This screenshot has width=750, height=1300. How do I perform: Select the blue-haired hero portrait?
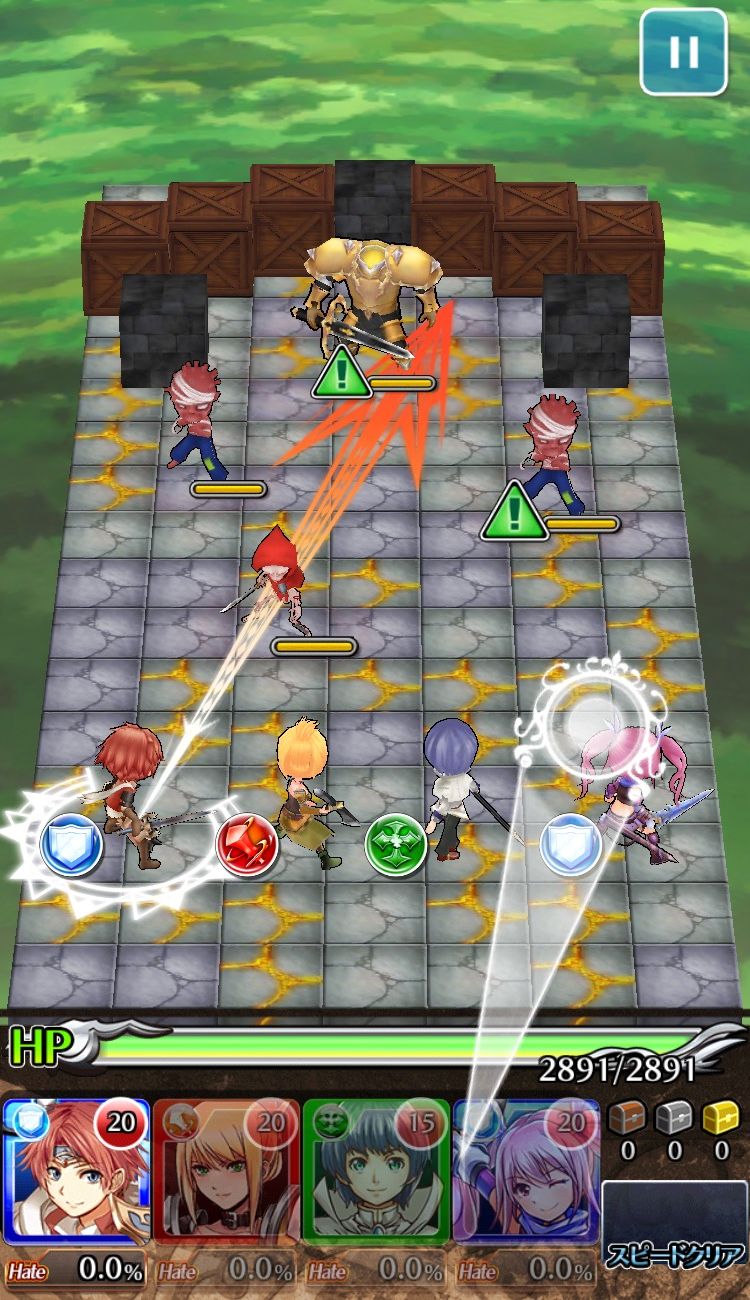[375, 1172]
